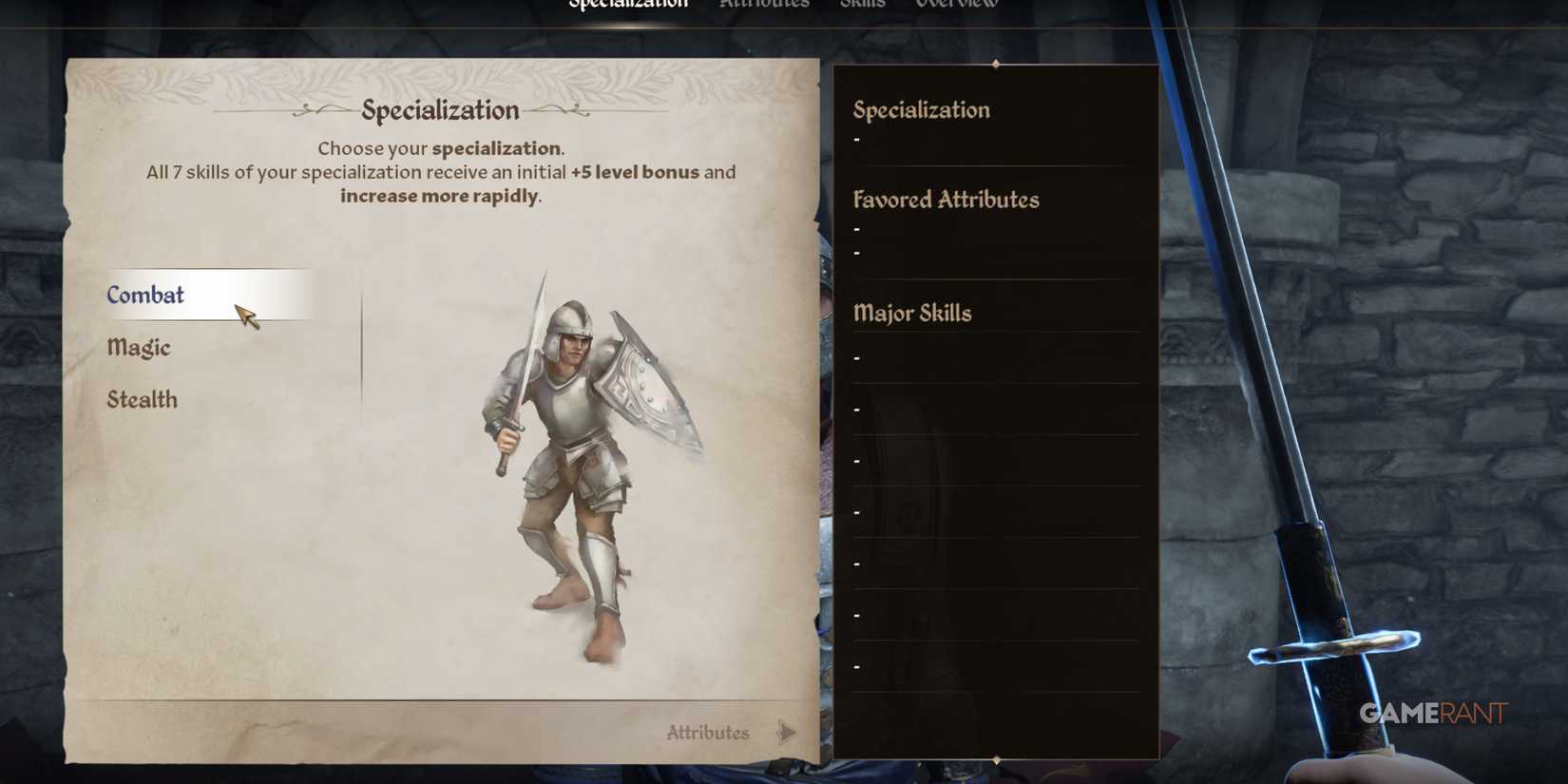Click the arrow icon beside Attributes button
The height and width of the screenshot is (784, 1568).
pos(787,732)
